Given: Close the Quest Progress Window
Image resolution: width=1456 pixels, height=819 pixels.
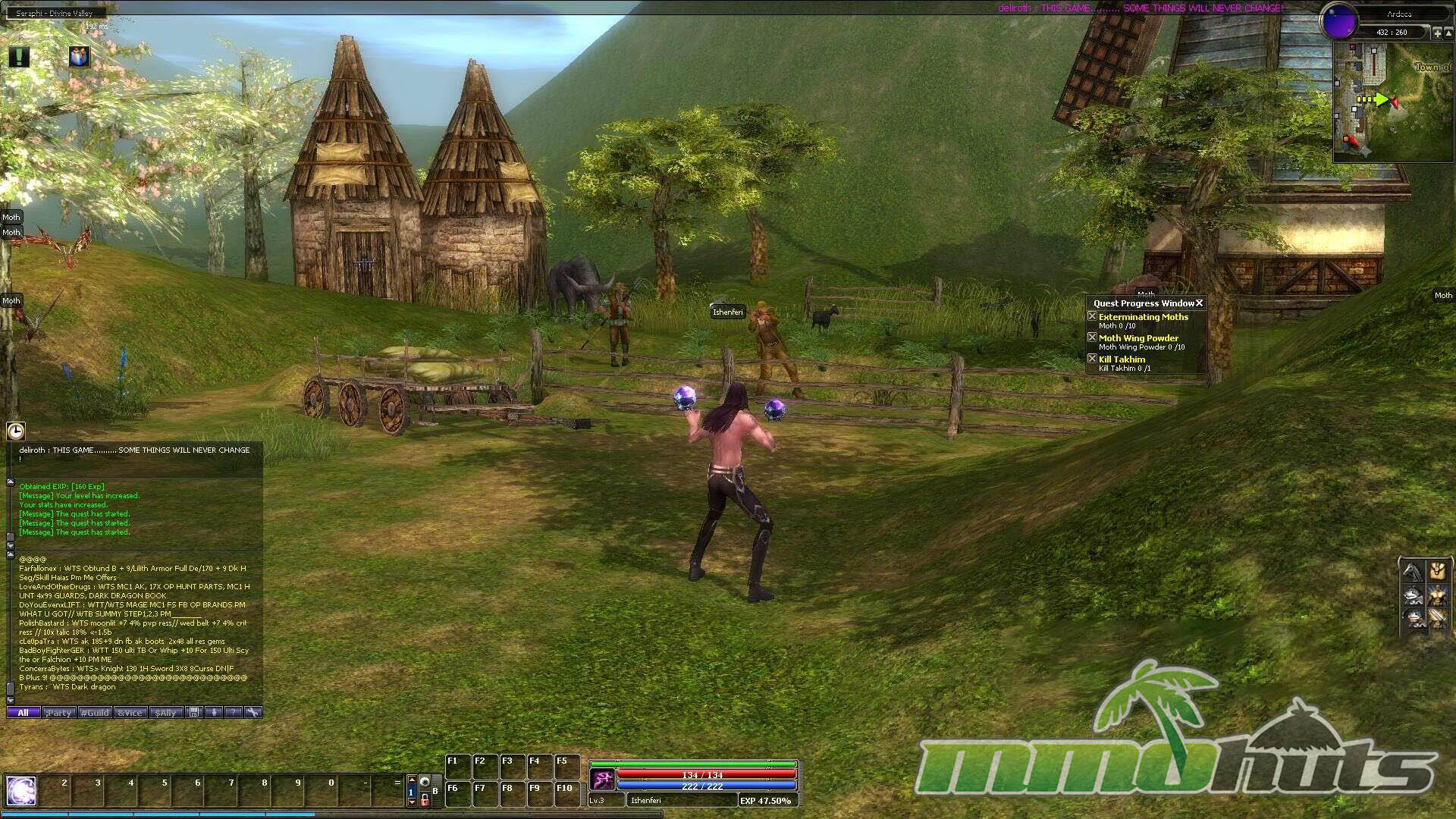Looking at the screenshot, I should coord(1199,303).
